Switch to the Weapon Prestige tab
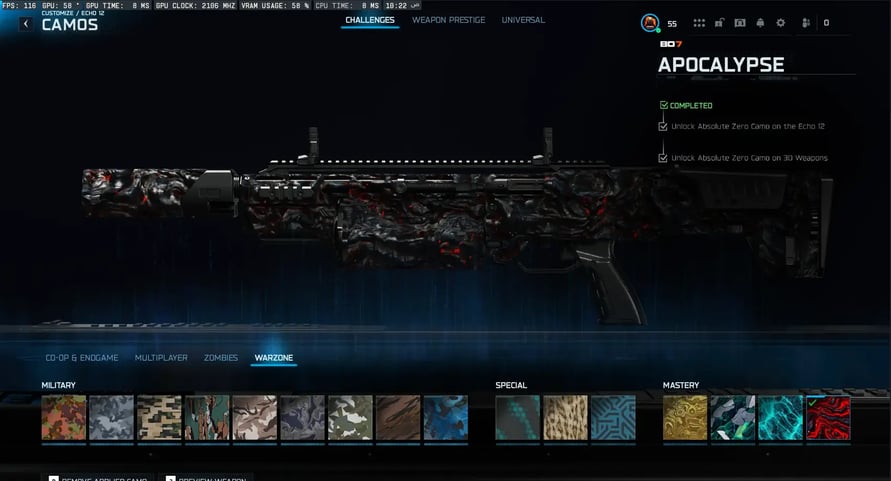 (449, 20)
